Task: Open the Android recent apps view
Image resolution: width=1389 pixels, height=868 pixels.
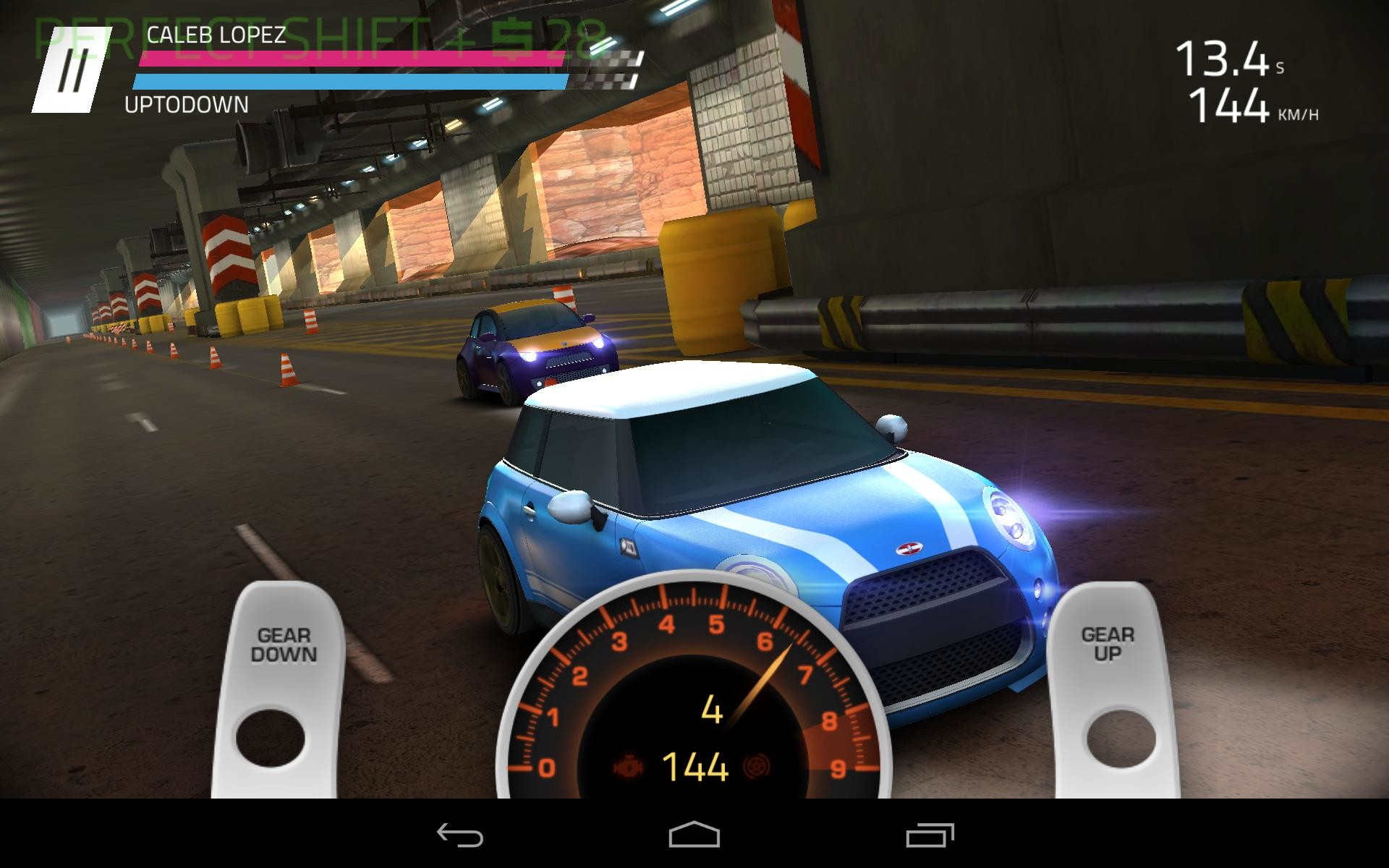Action: [x=930, y=835]
